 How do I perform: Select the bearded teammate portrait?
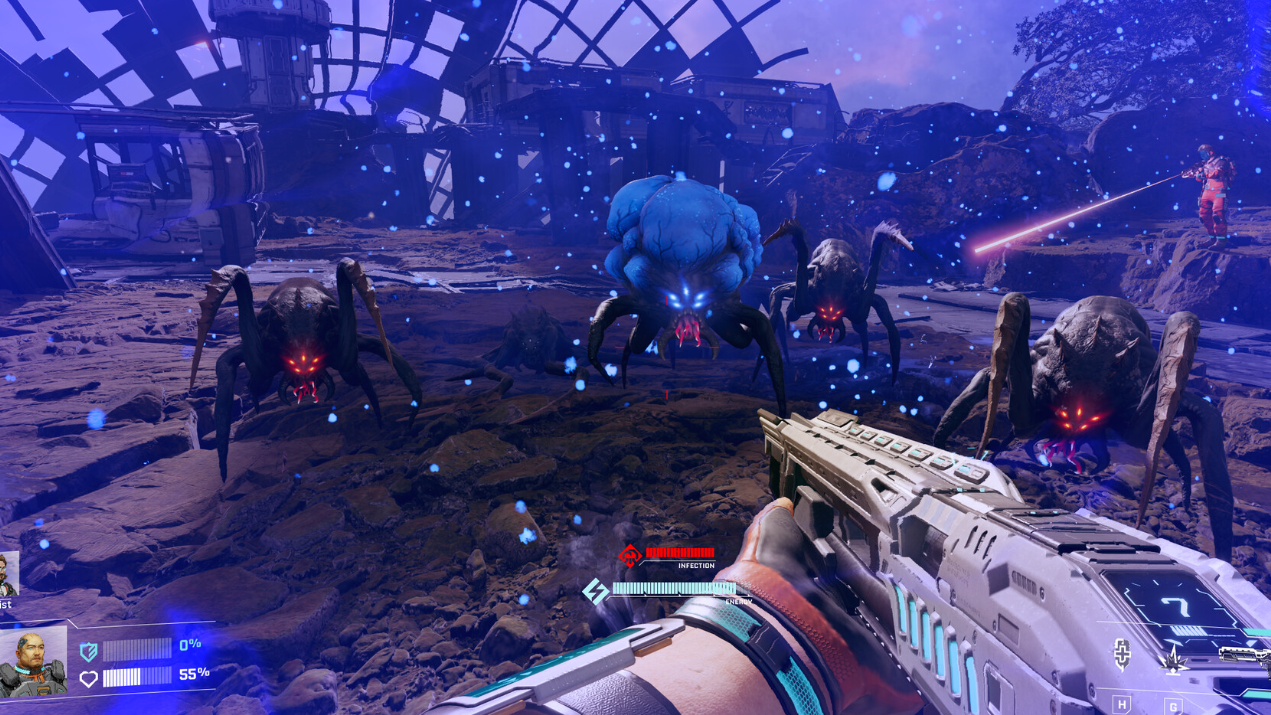(x=8, y=573)
